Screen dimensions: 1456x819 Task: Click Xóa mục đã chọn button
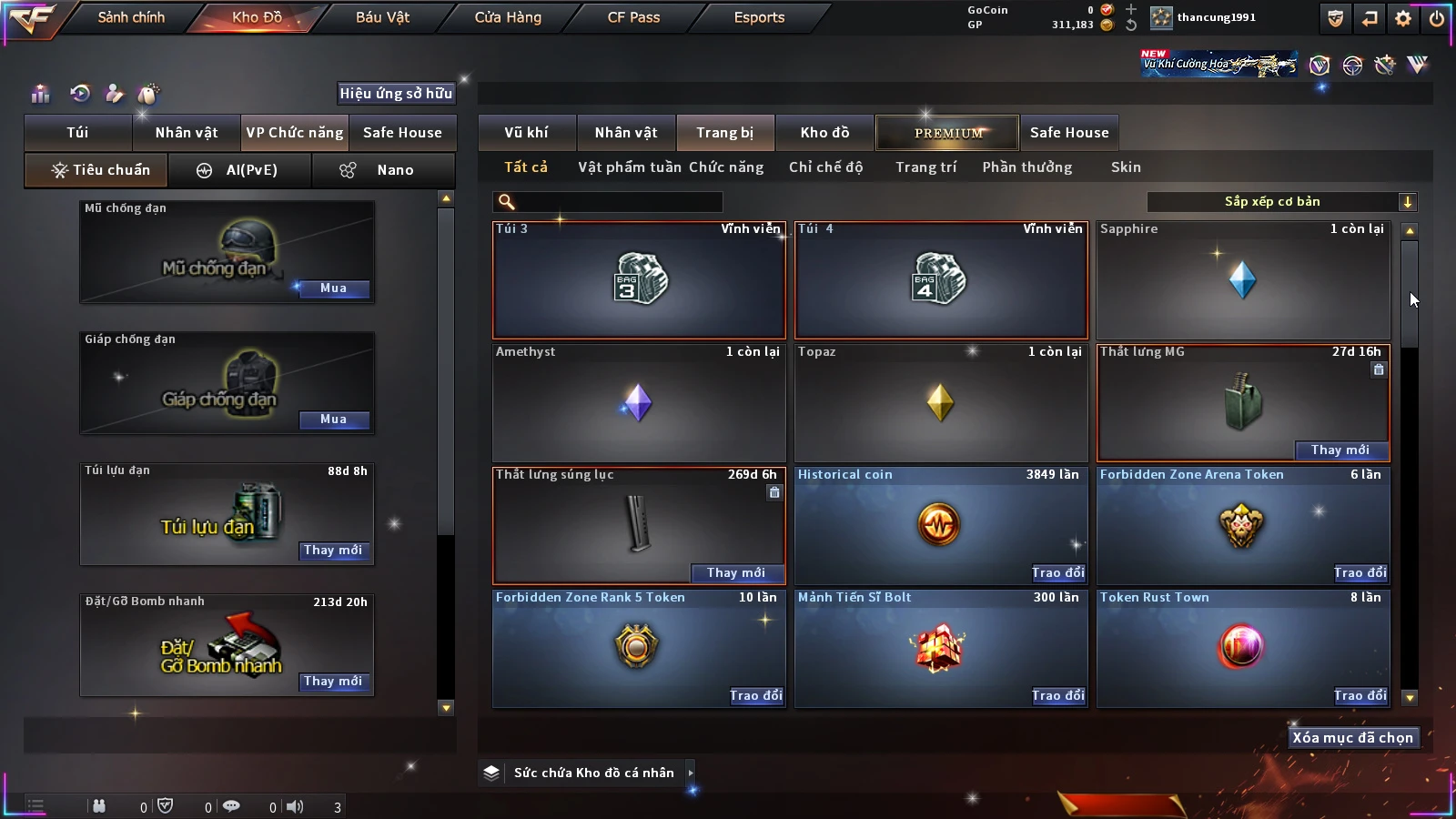(1352, 738)
